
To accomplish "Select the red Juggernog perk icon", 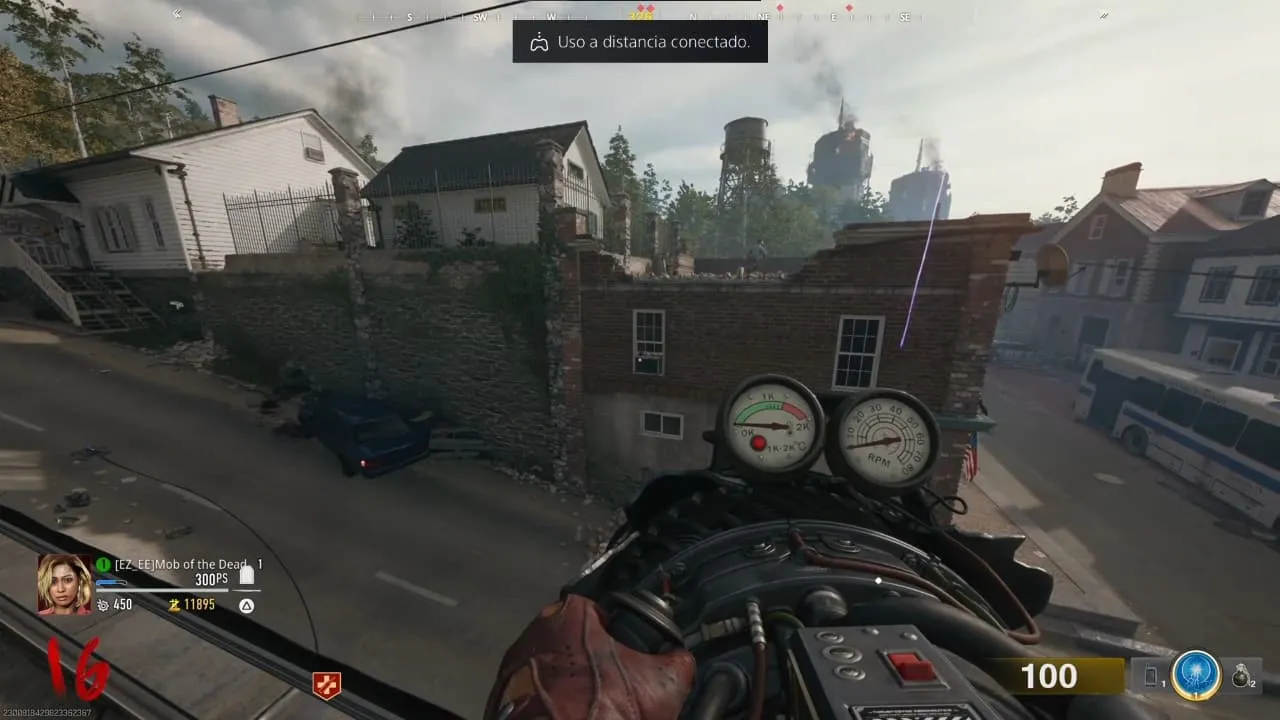I will point(326,685).
